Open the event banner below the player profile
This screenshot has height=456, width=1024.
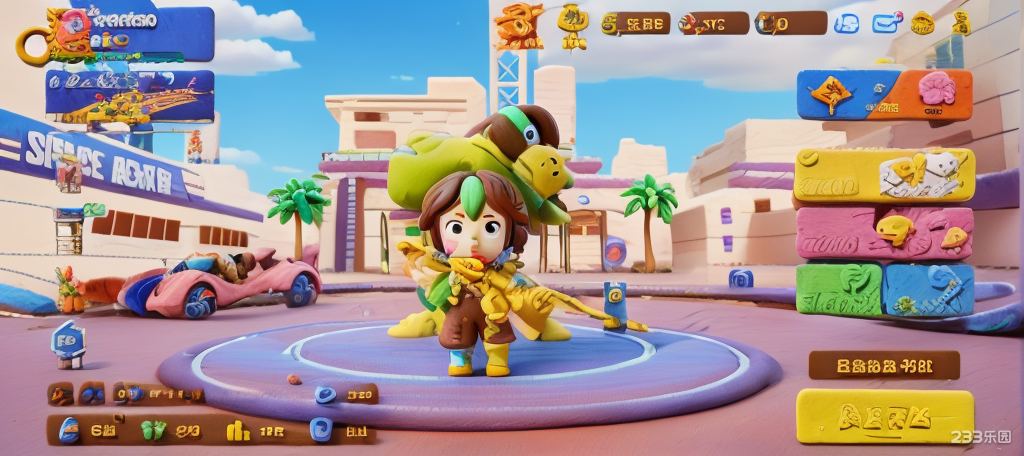point(129,97)
